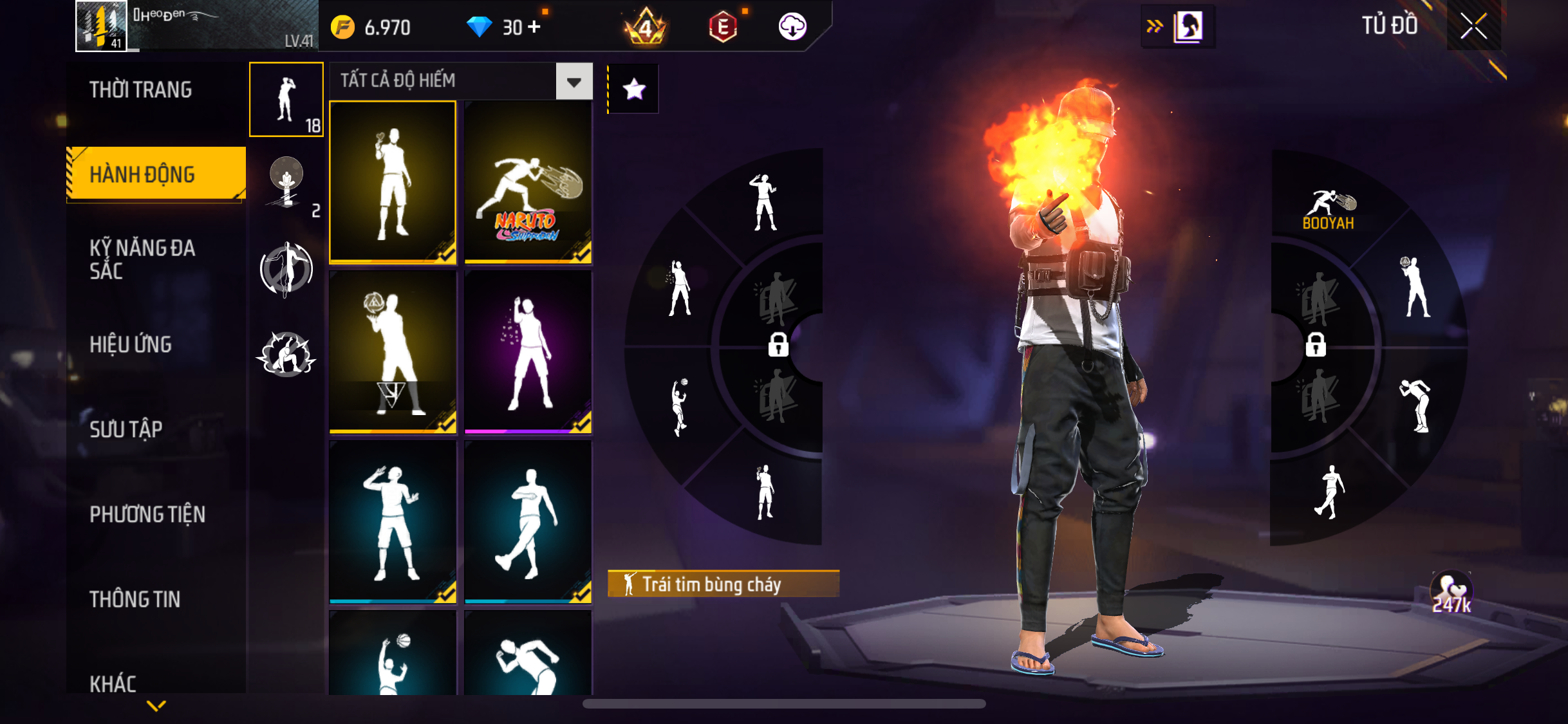Add diamonds with the plus button
This screenshot has width=1568, height=724.
(x=534, y=27)
